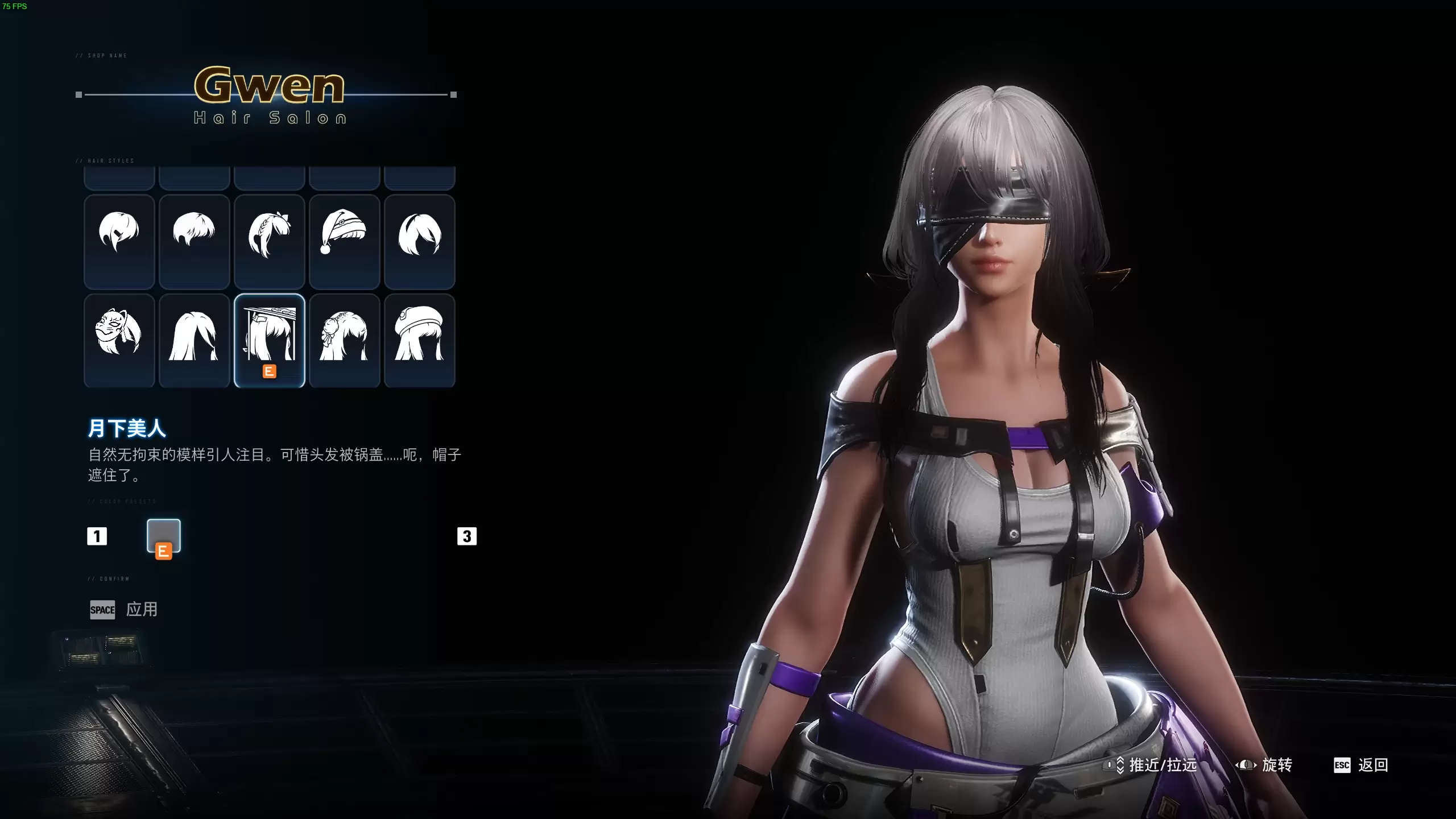Click the 旋转 rotate control
The width and height of the screenshot is (1456, 819).
point(1276,765)
